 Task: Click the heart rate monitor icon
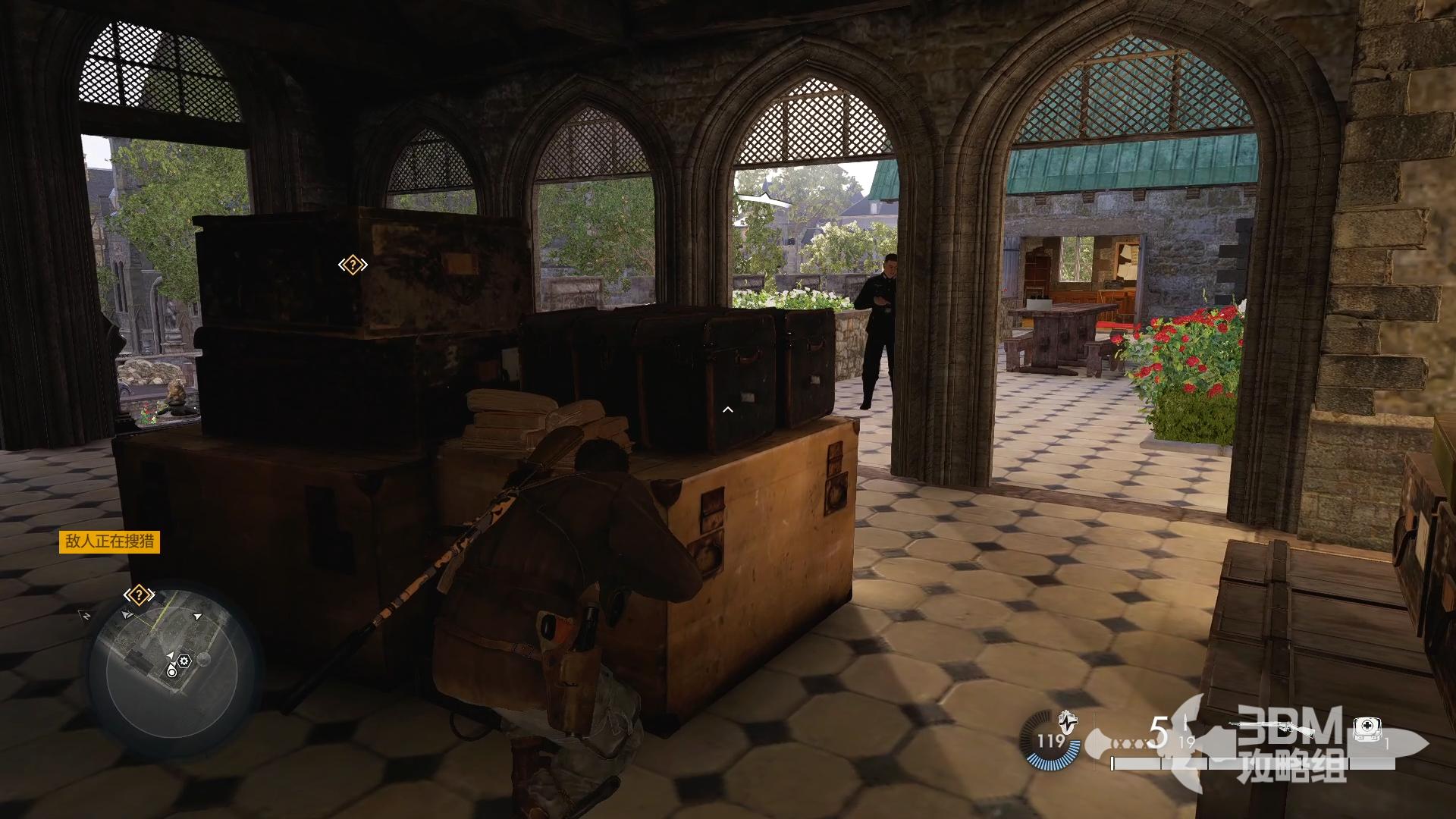tap(1068, 720)
